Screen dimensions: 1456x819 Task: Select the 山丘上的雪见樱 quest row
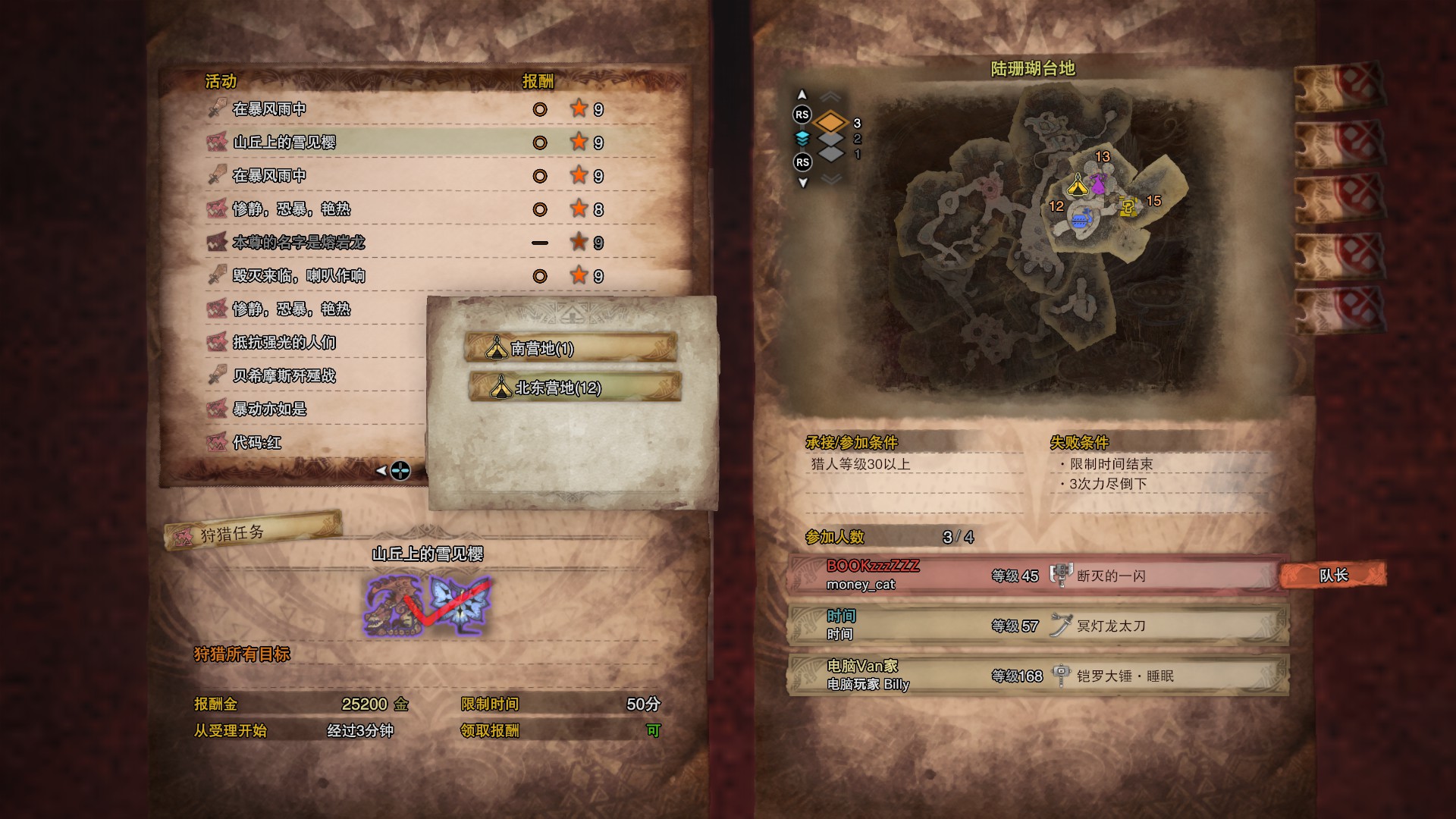pyautogui.click(x=409, y=143)
